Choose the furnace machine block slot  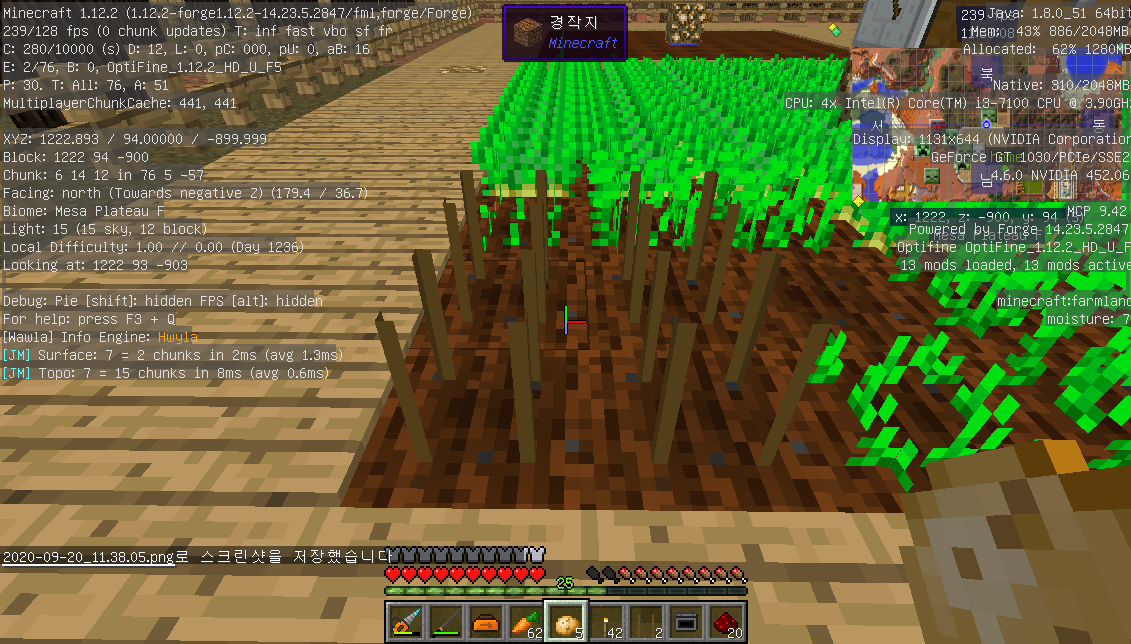(x=686, y=622)
